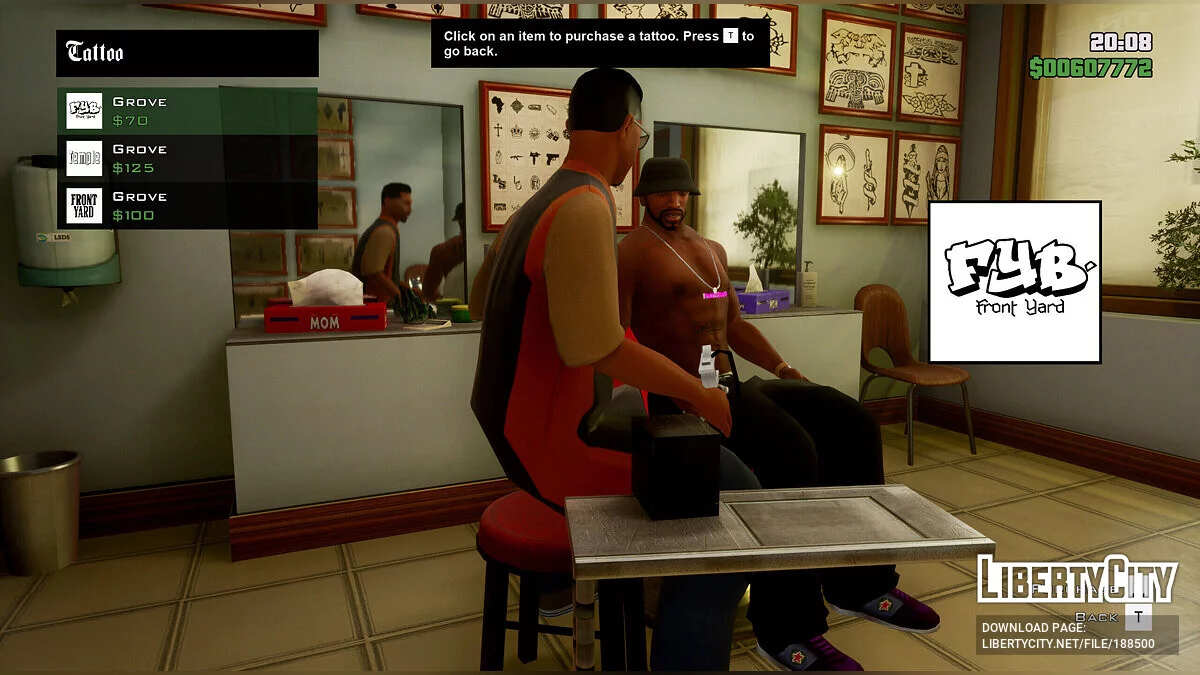The image size is (1200, 675).
Task: Buy the $100 Grove Front Yard tattoo
Action: (x=187, y=205)
